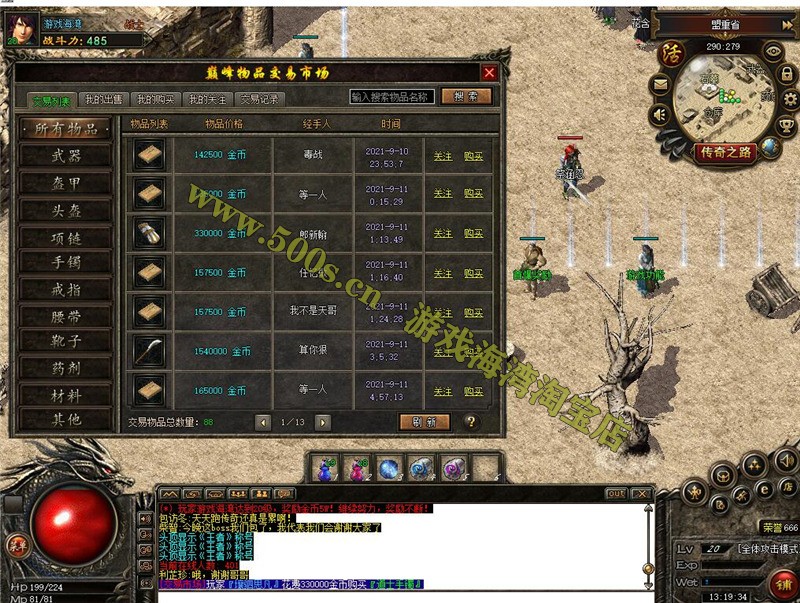Follow the 142500 gold listing by 毒战
Image resolution: width=800 pixels, height=603 pixels.
point(443,156)
